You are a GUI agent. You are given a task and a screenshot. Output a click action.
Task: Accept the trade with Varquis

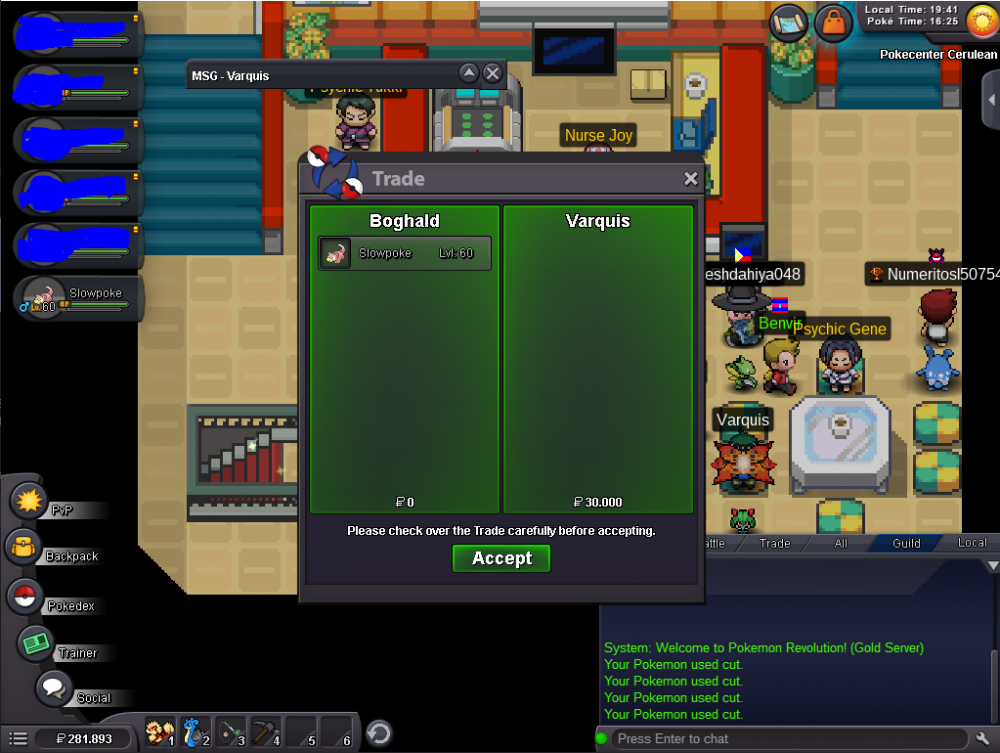[x=501, y=558]
